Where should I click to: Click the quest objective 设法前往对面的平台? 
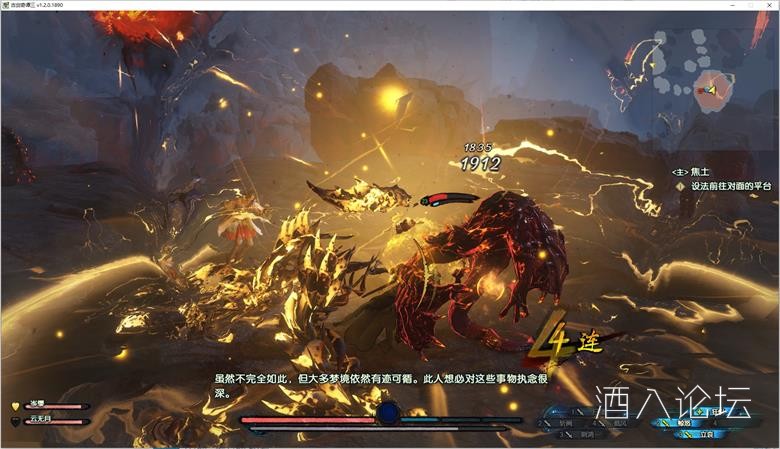pos(726,186)
